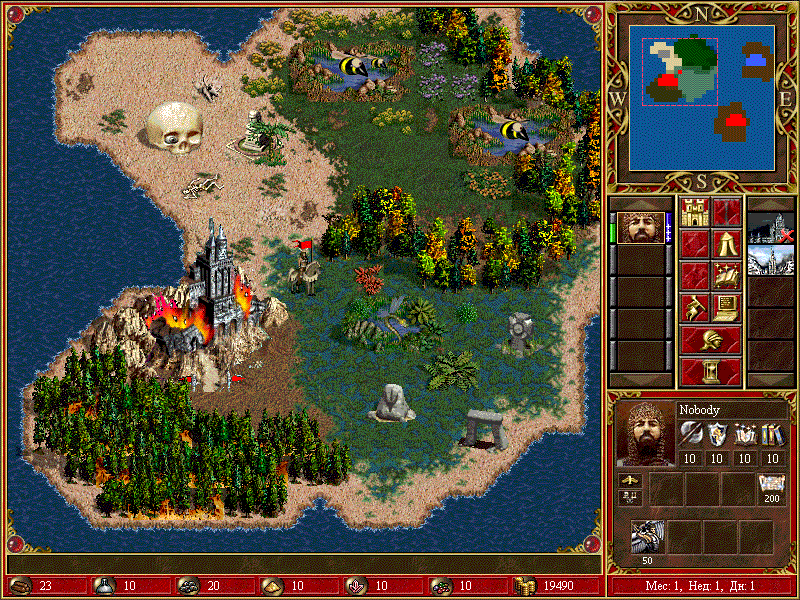Open the spellbook button
Viewport: 800px width, 600px height.
click(x=726, y=274)
